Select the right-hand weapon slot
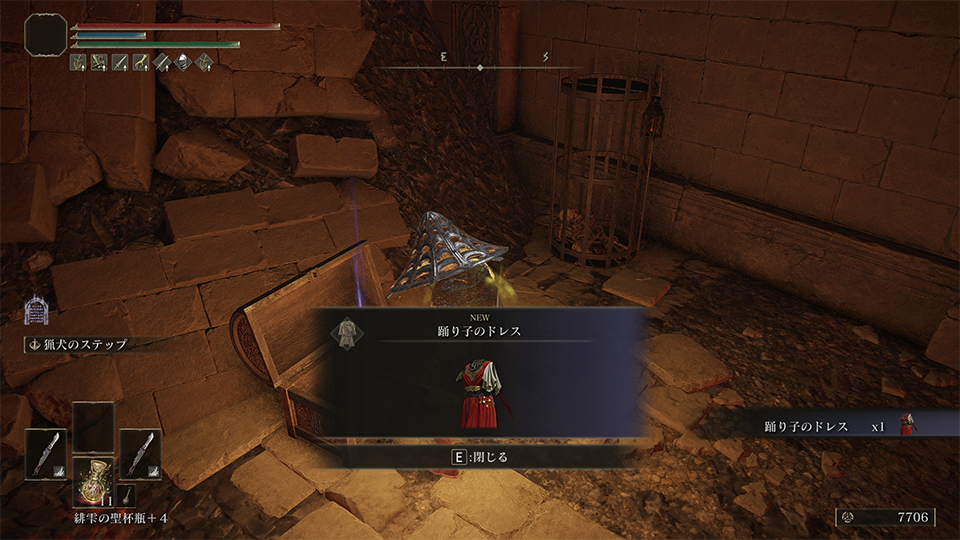Image resolution: width=960 pixels, height=540 pixels. 140,454
